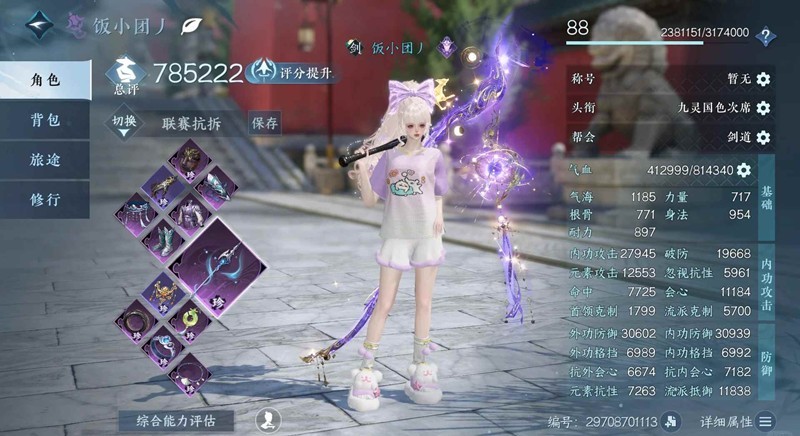
Task: Click the gear icon next to 帮会 guild
Action: 763,137
